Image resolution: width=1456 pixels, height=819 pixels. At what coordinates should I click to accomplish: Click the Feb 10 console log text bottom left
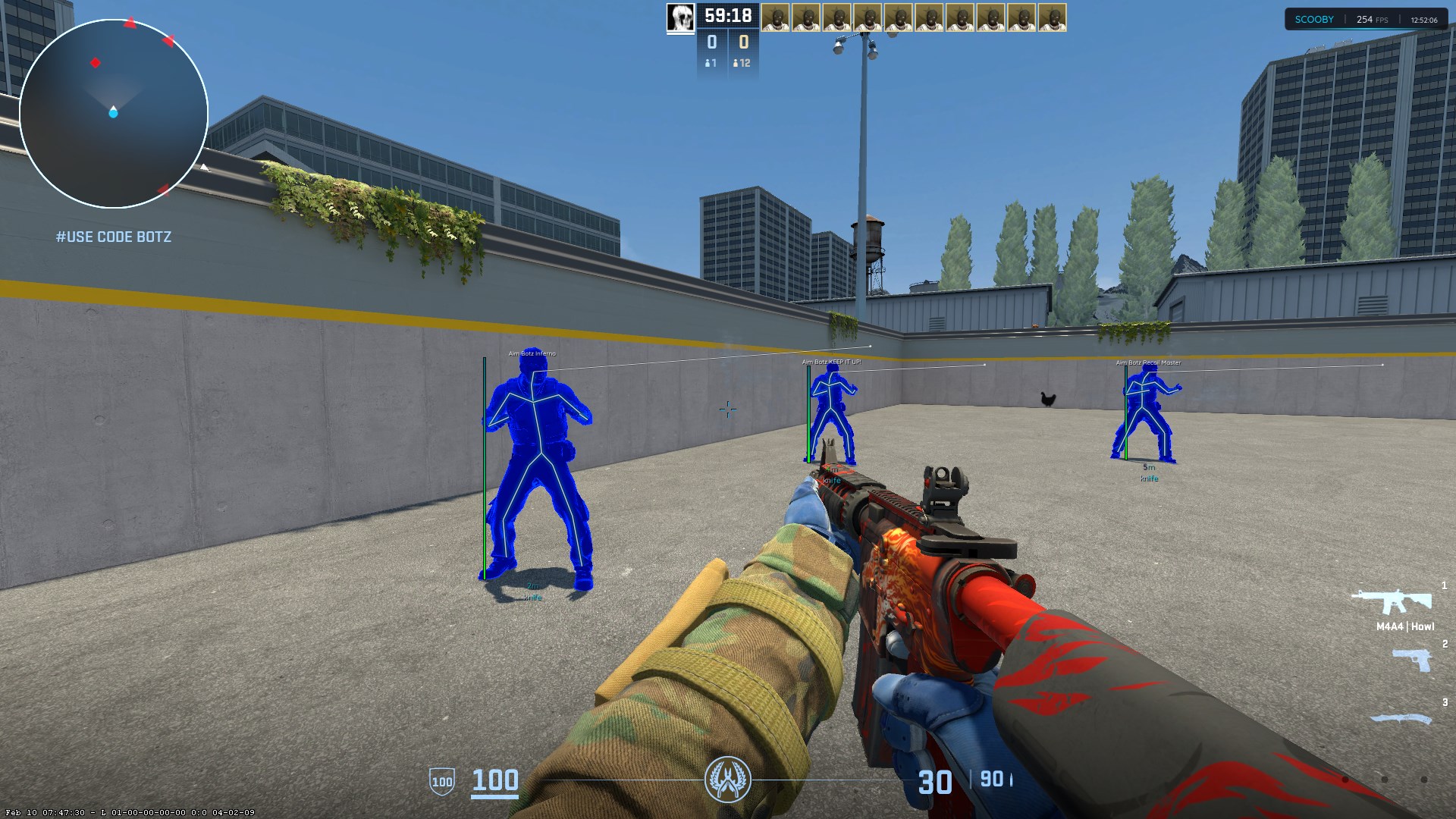click(129, 811)
